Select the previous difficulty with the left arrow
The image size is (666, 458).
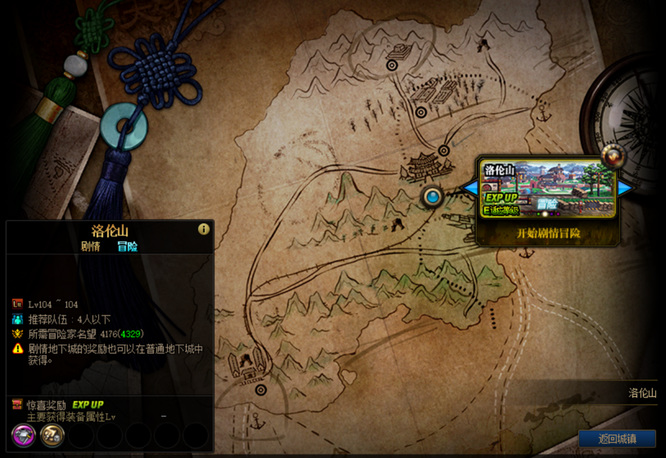coord(469,188)
